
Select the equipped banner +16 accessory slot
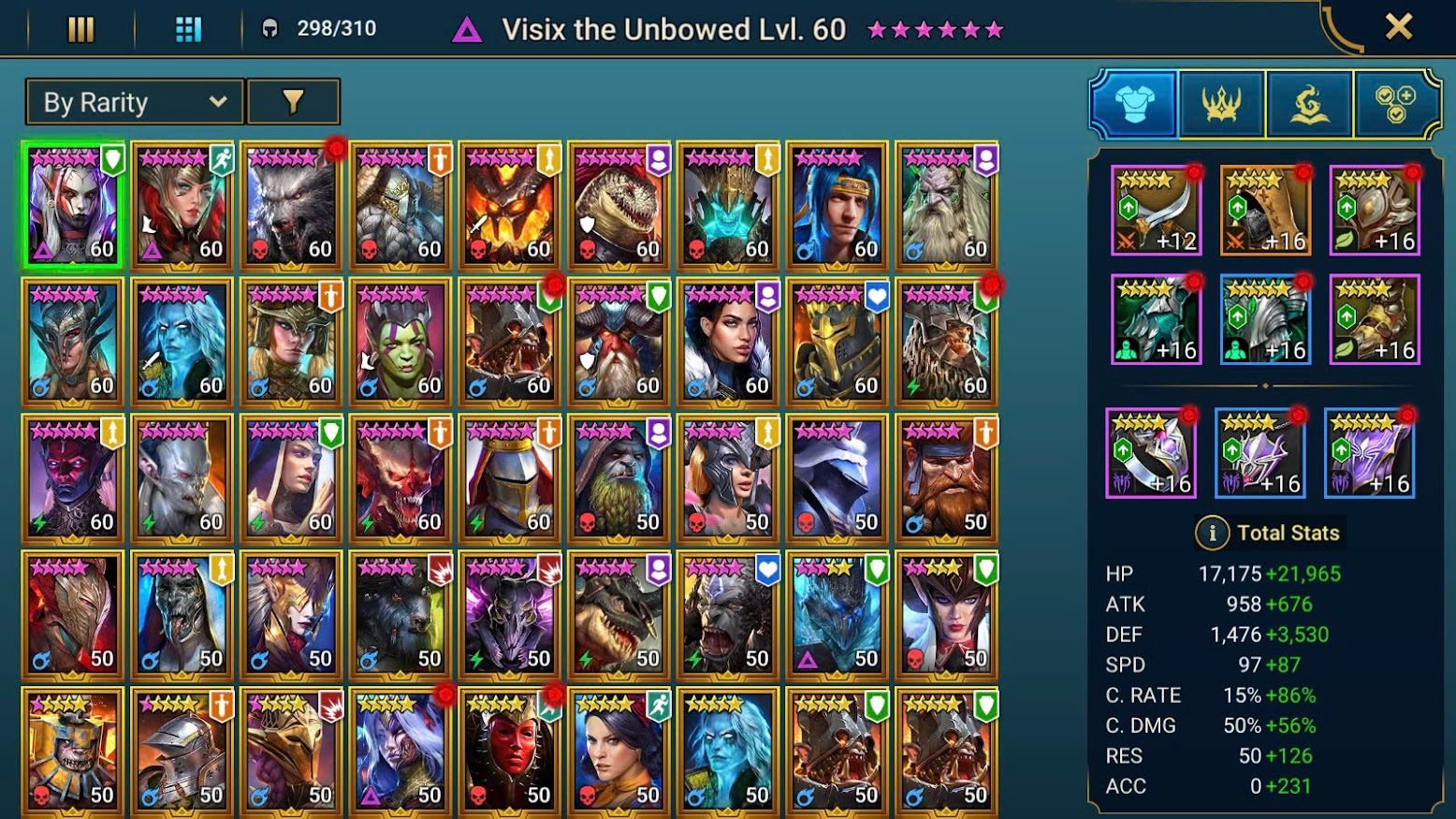tap(1370, 453)
